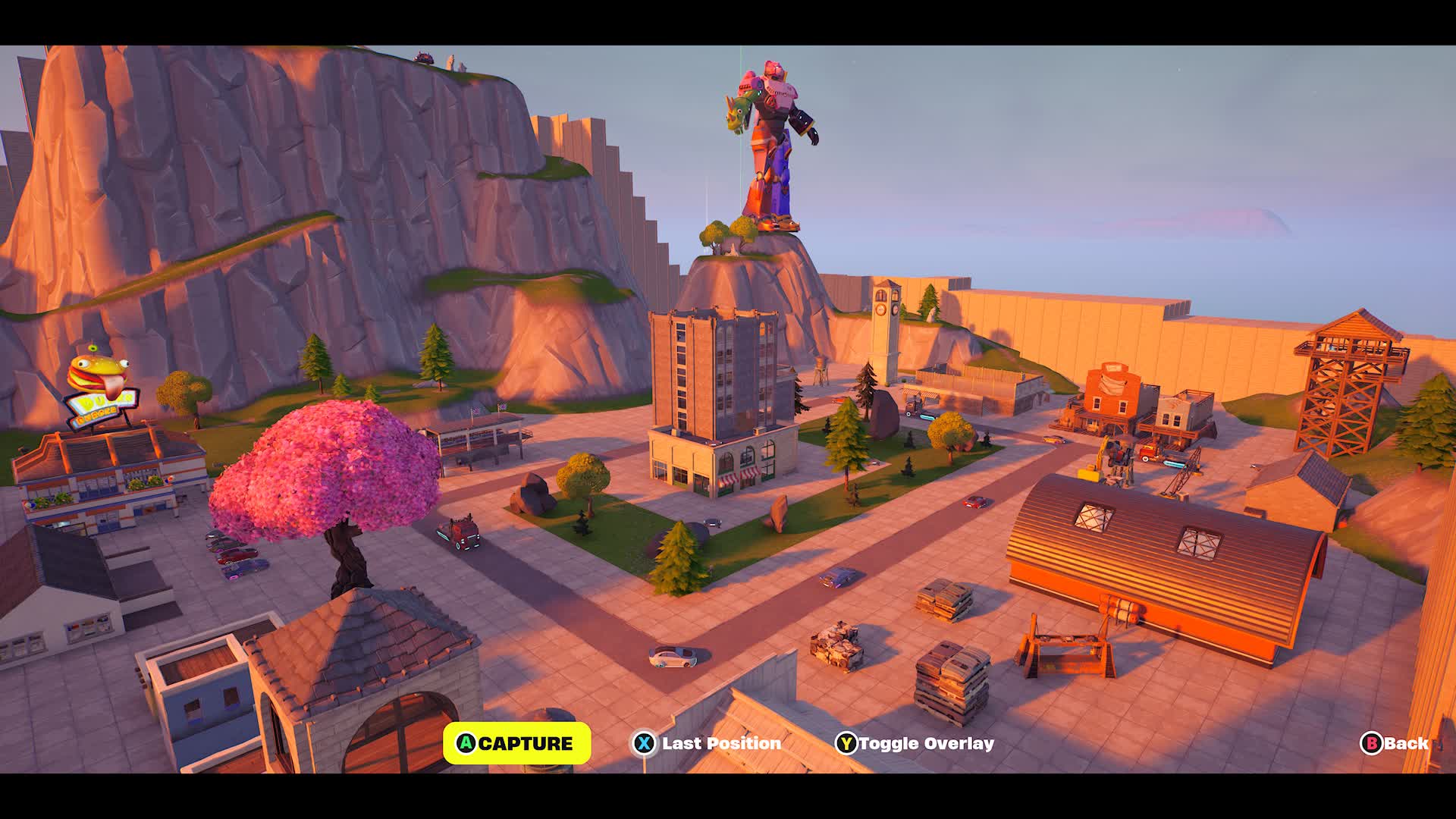Choose Toggle Overlay
The image size is (1456, 819).
click(x=915, y=743)
